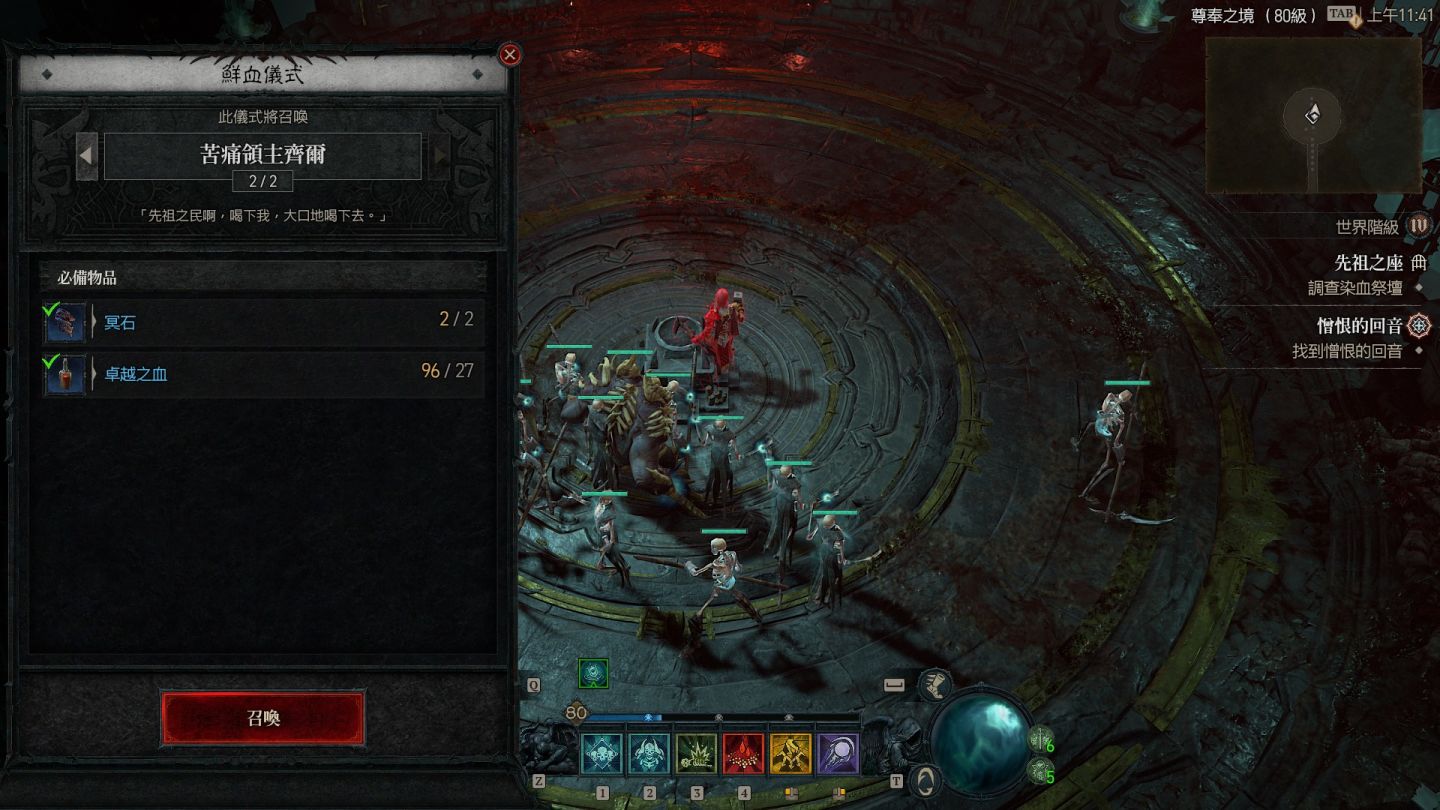Activate the teal horned skull skill

pyautogui.click(x=649, y=754)
